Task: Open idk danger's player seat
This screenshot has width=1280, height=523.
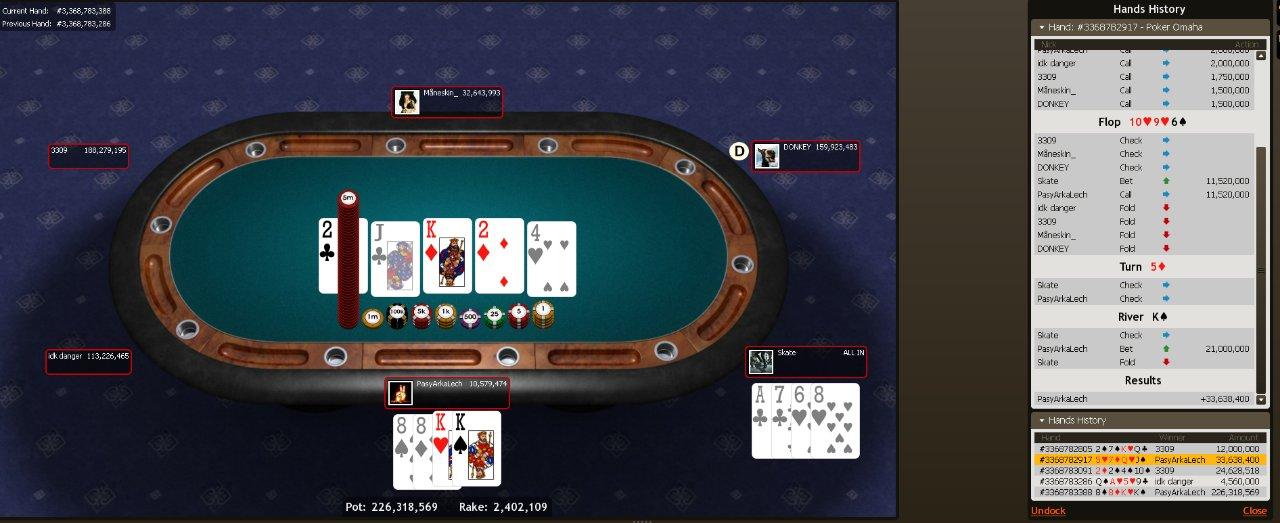Action: pyautogui.click(x=88, y=361)
